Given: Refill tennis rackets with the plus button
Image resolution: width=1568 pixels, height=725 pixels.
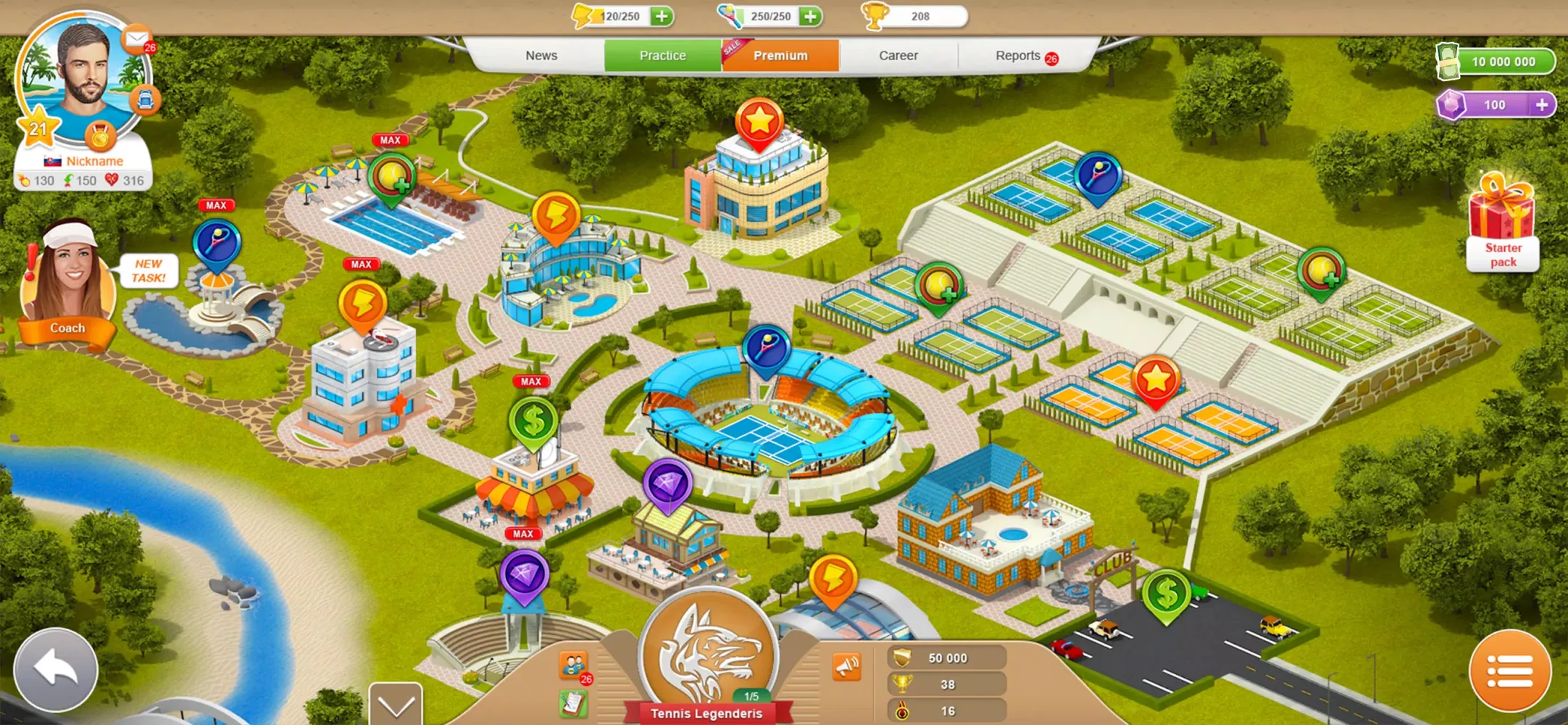Looking at the screenshot, I should (811, 16).
